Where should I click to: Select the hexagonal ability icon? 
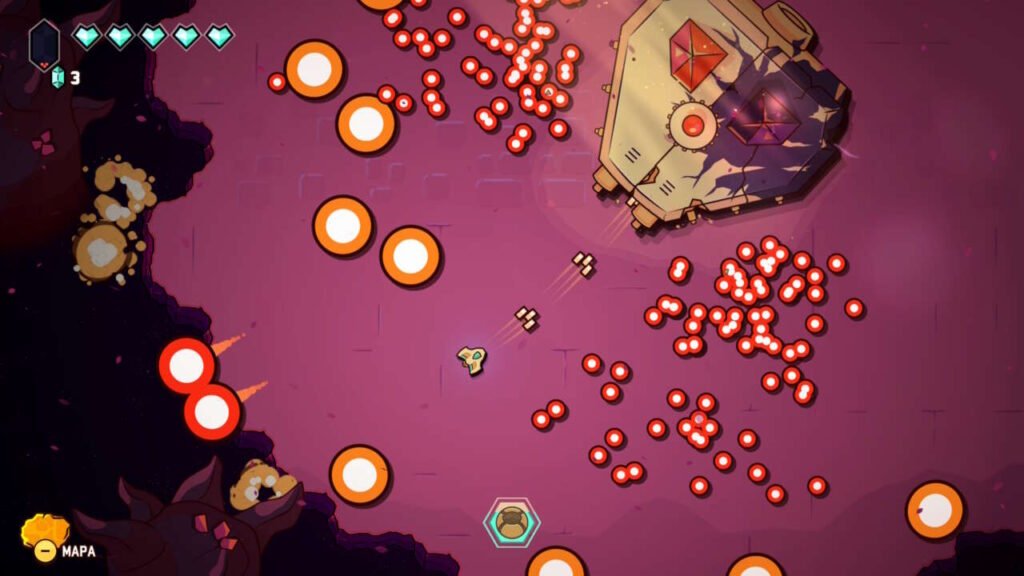coord(512,522)
